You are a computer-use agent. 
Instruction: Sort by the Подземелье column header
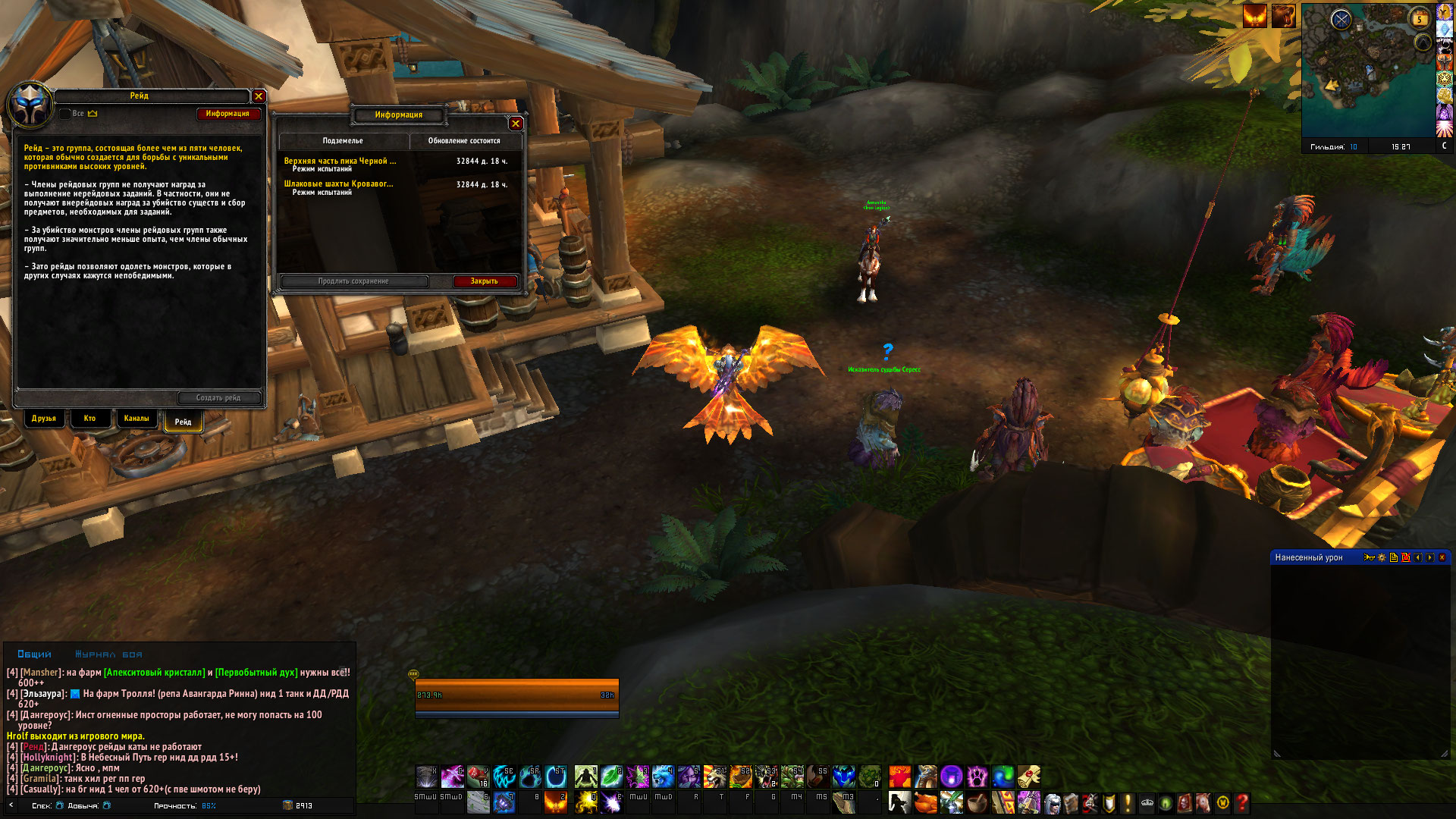tap(343, 141)
